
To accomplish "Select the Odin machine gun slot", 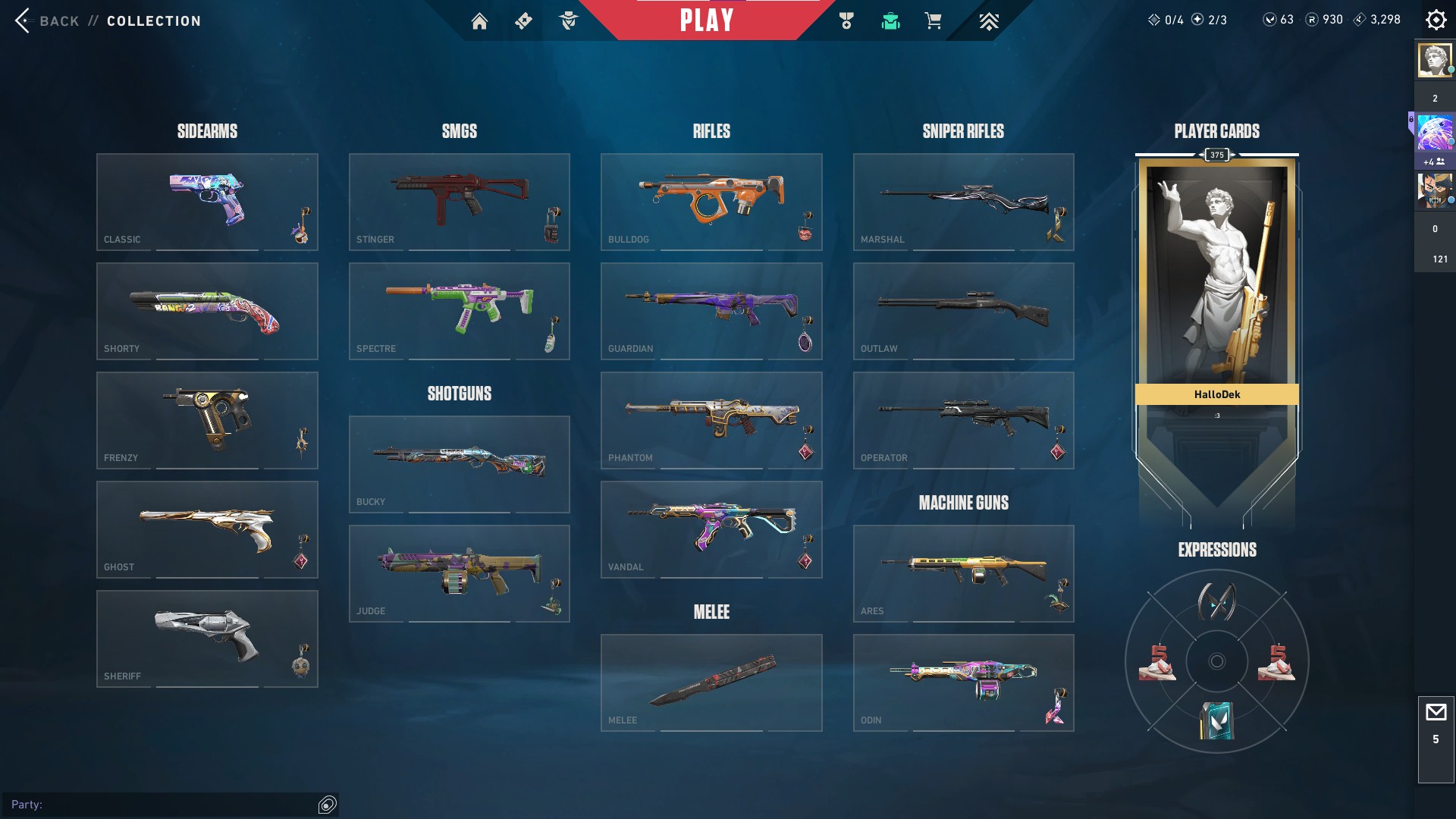I will 963,682.
